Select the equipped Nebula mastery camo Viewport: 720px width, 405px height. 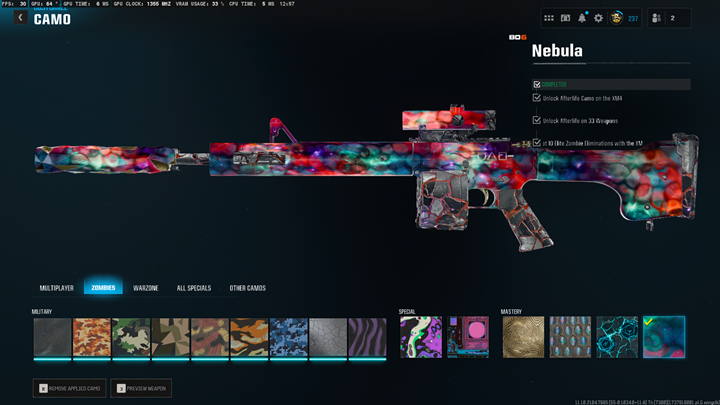click(664, 338)
